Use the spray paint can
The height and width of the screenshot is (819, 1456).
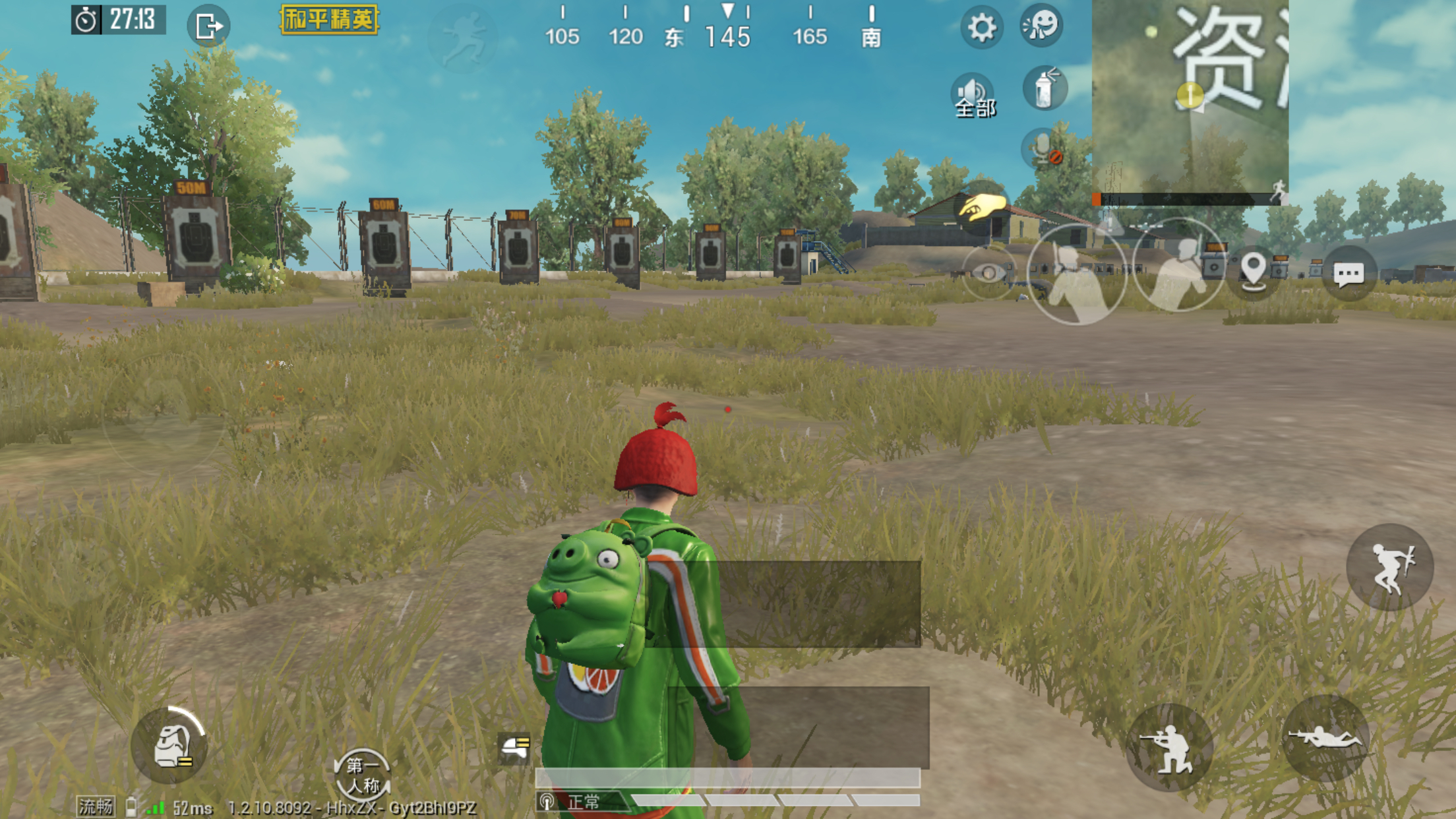[x=1045, y=88]
